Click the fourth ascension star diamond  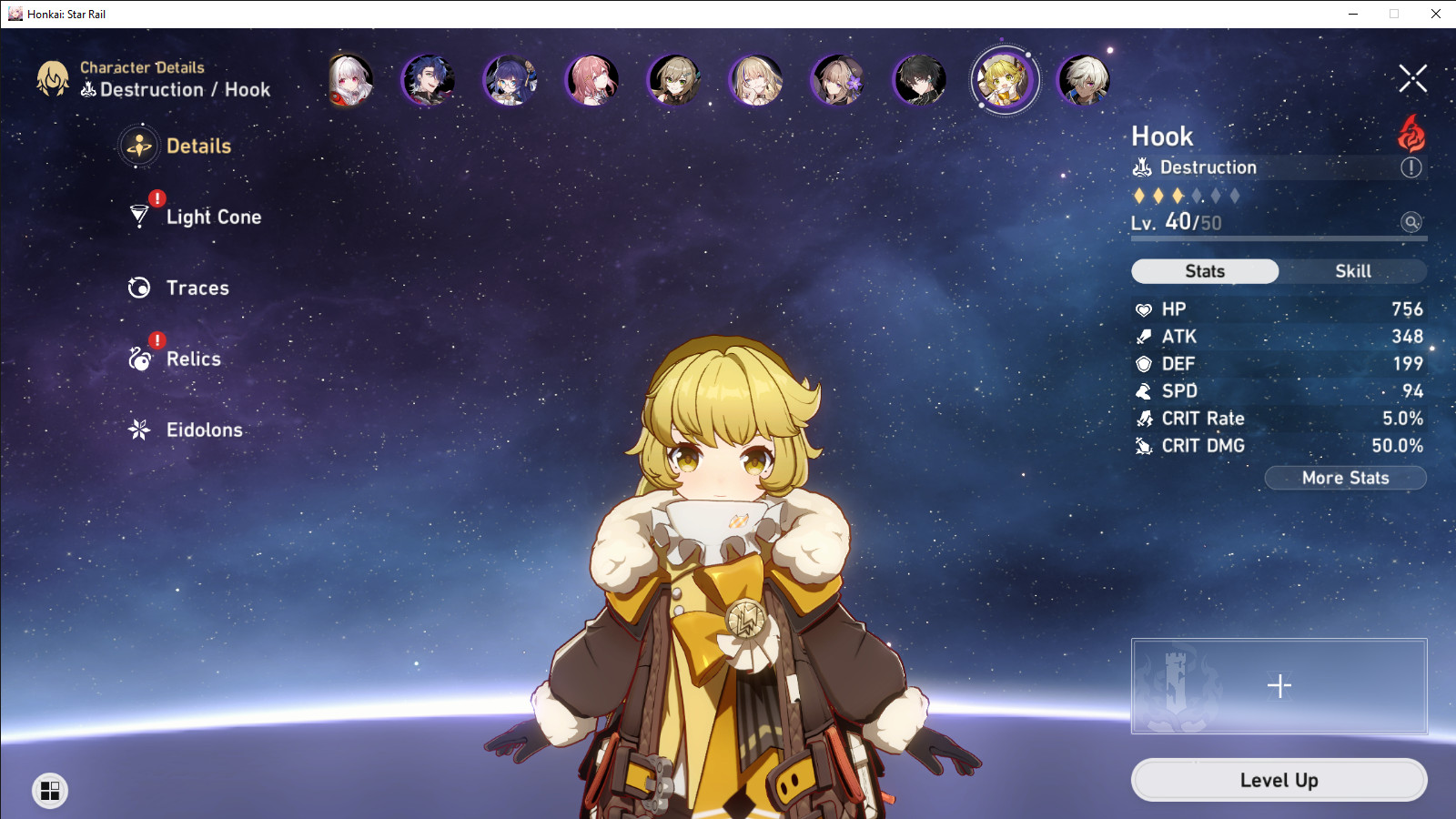1195,194
